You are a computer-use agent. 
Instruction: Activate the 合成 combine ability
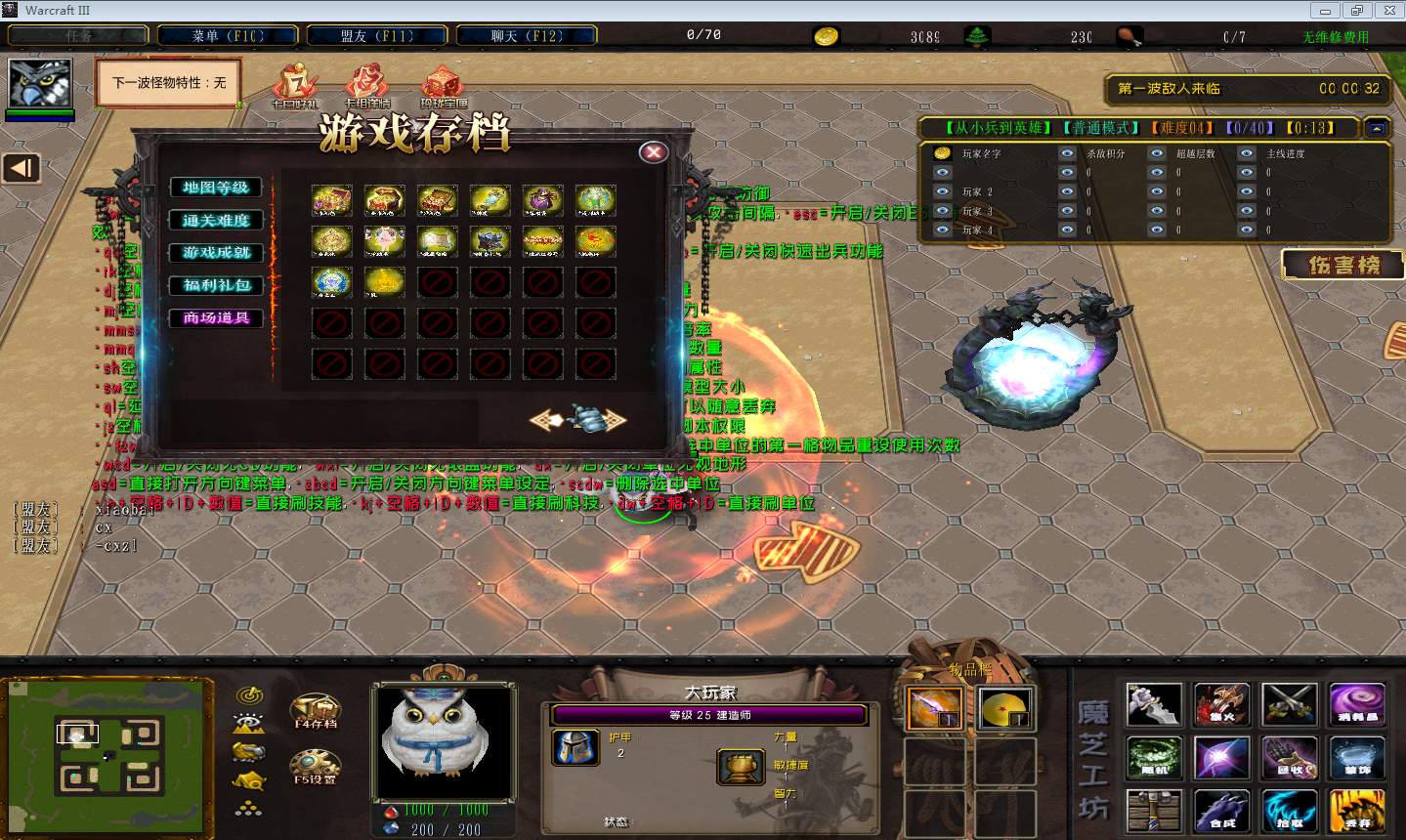1221,812
